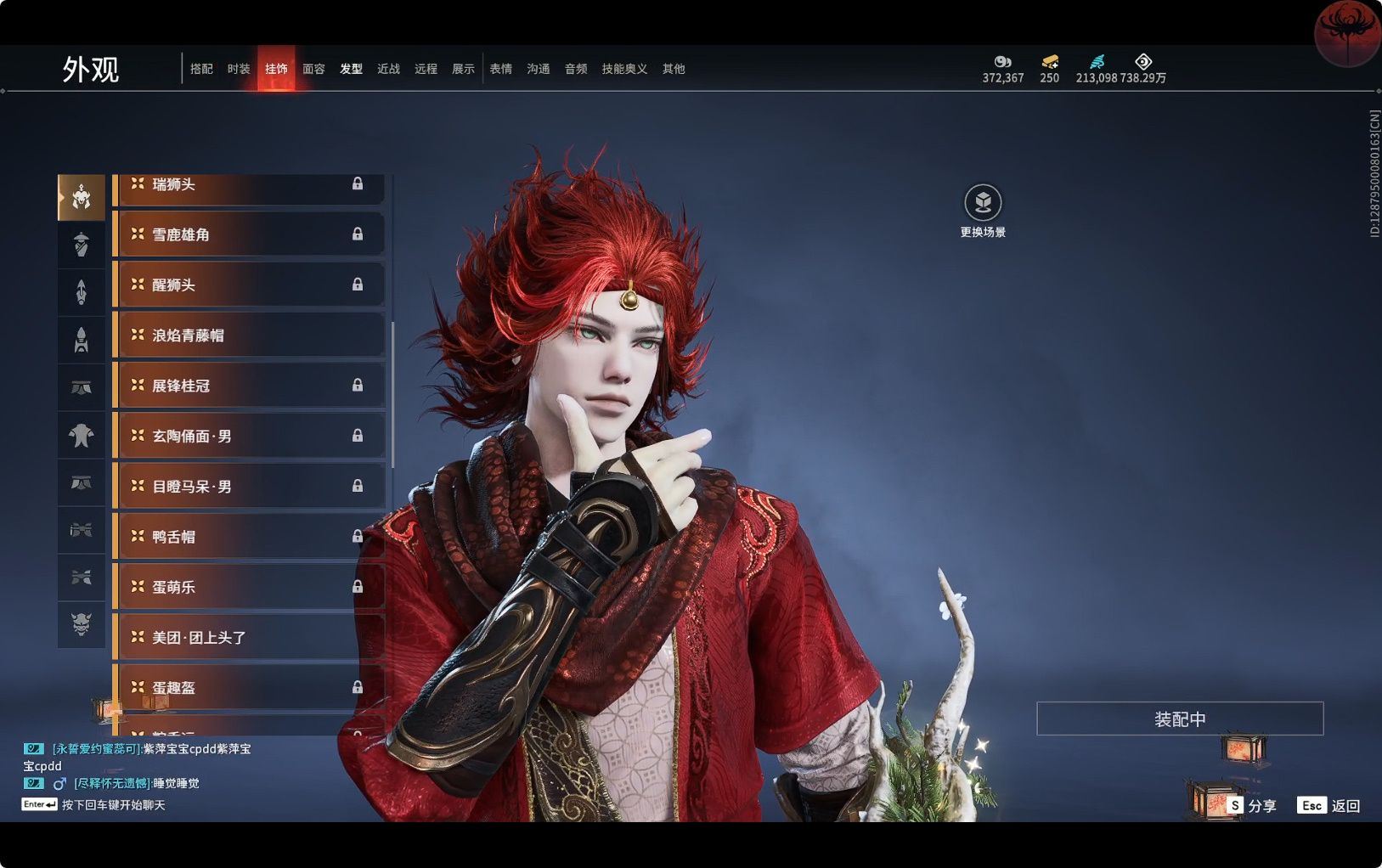Image resolution: width=1382 pixels, height=868 pixels.
Task: Show the 表情 tab
Action: tap(500, 69)
